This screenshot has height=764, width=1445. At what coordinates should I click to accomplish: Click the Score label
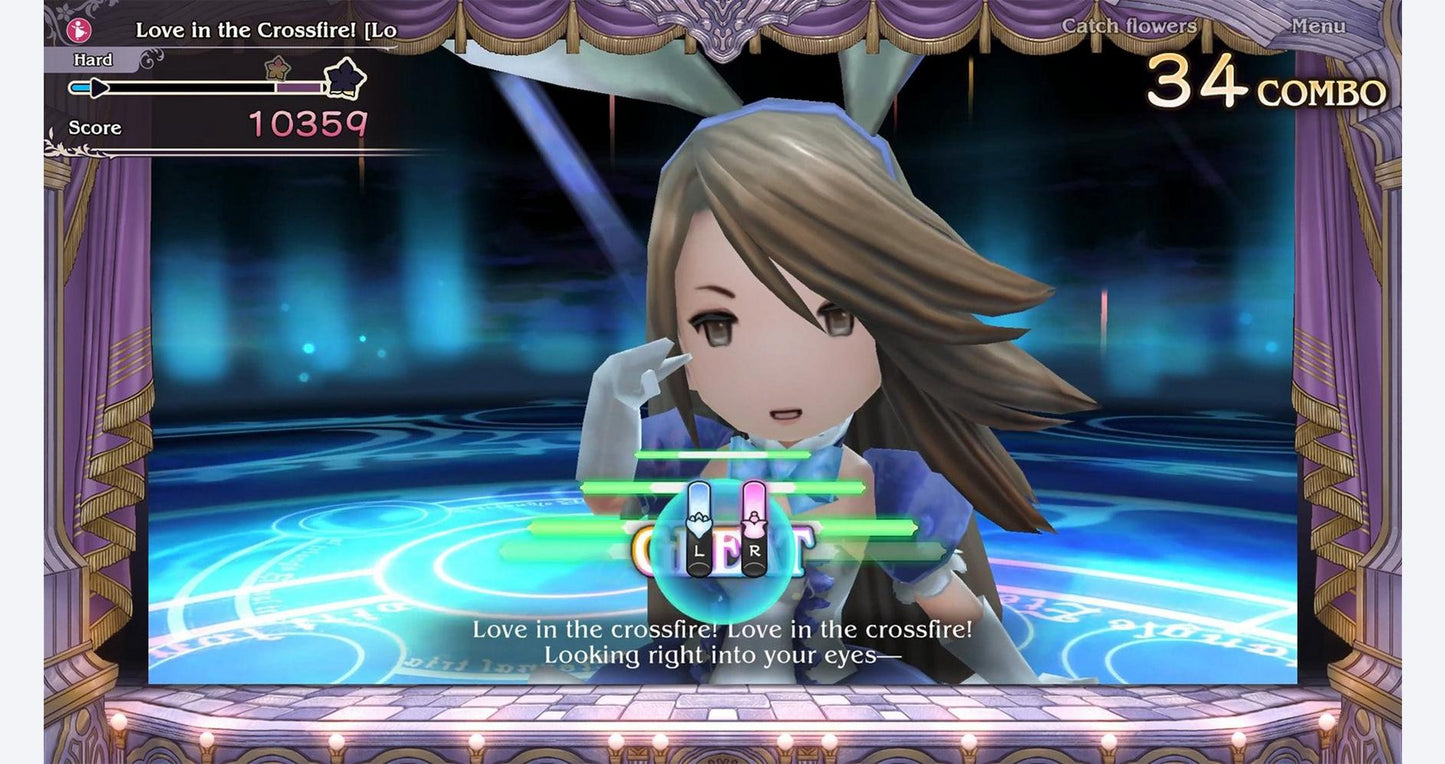point(95,128)
